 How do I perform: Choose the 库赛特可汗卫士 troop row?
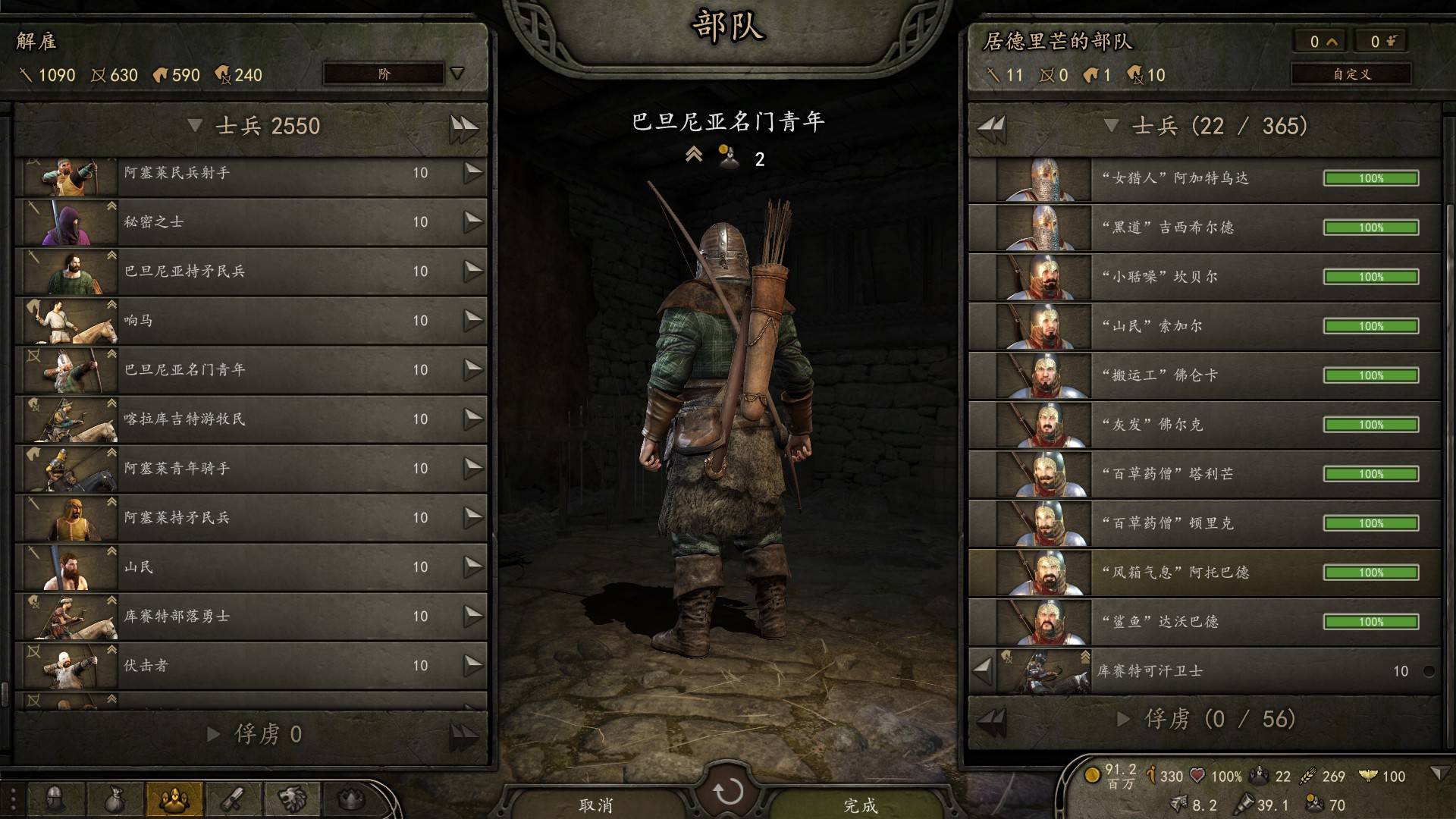tap(1213, 671)
